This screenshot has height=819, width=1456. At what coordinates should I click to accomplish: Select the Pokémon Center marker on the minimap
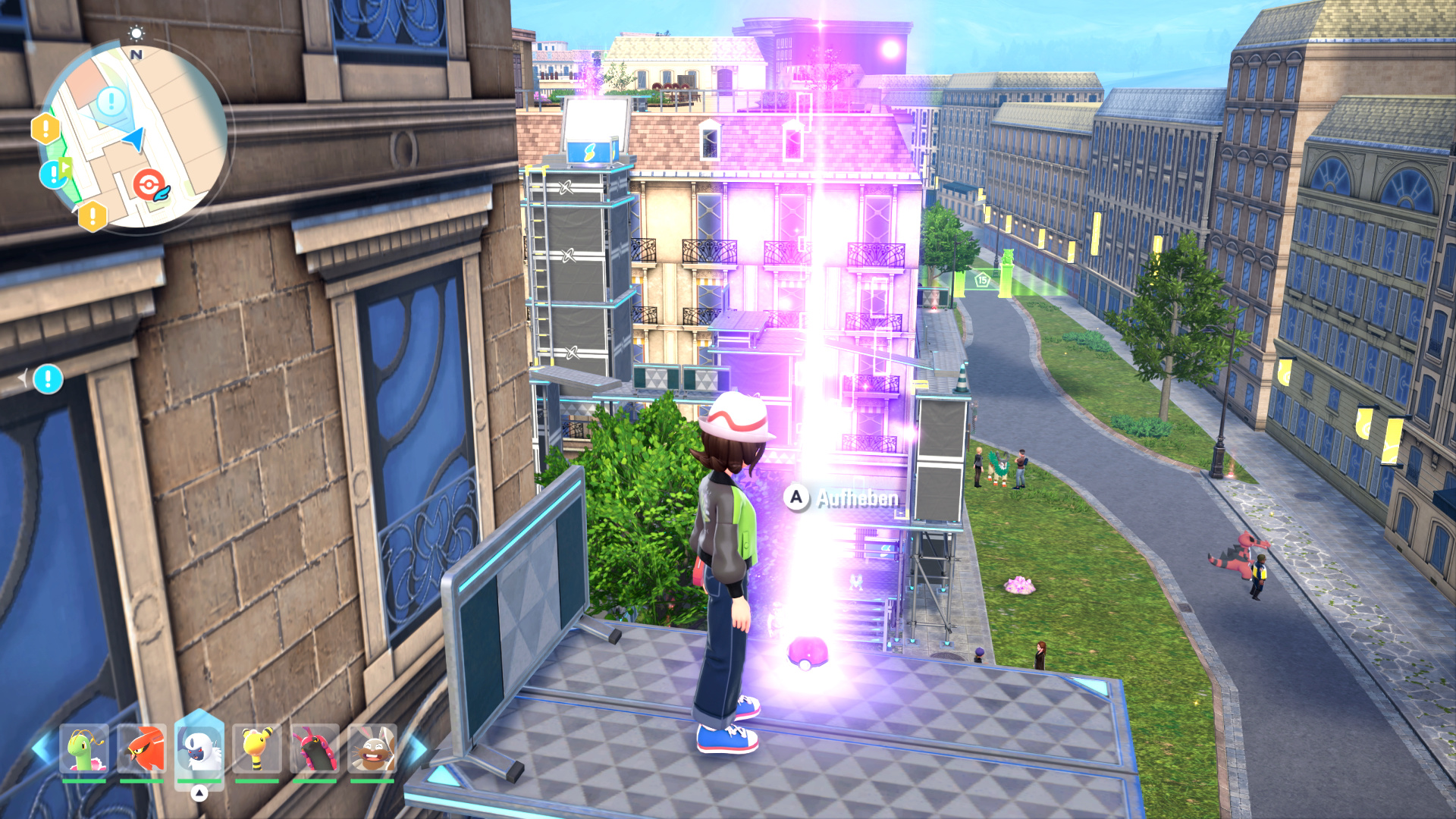149,184
